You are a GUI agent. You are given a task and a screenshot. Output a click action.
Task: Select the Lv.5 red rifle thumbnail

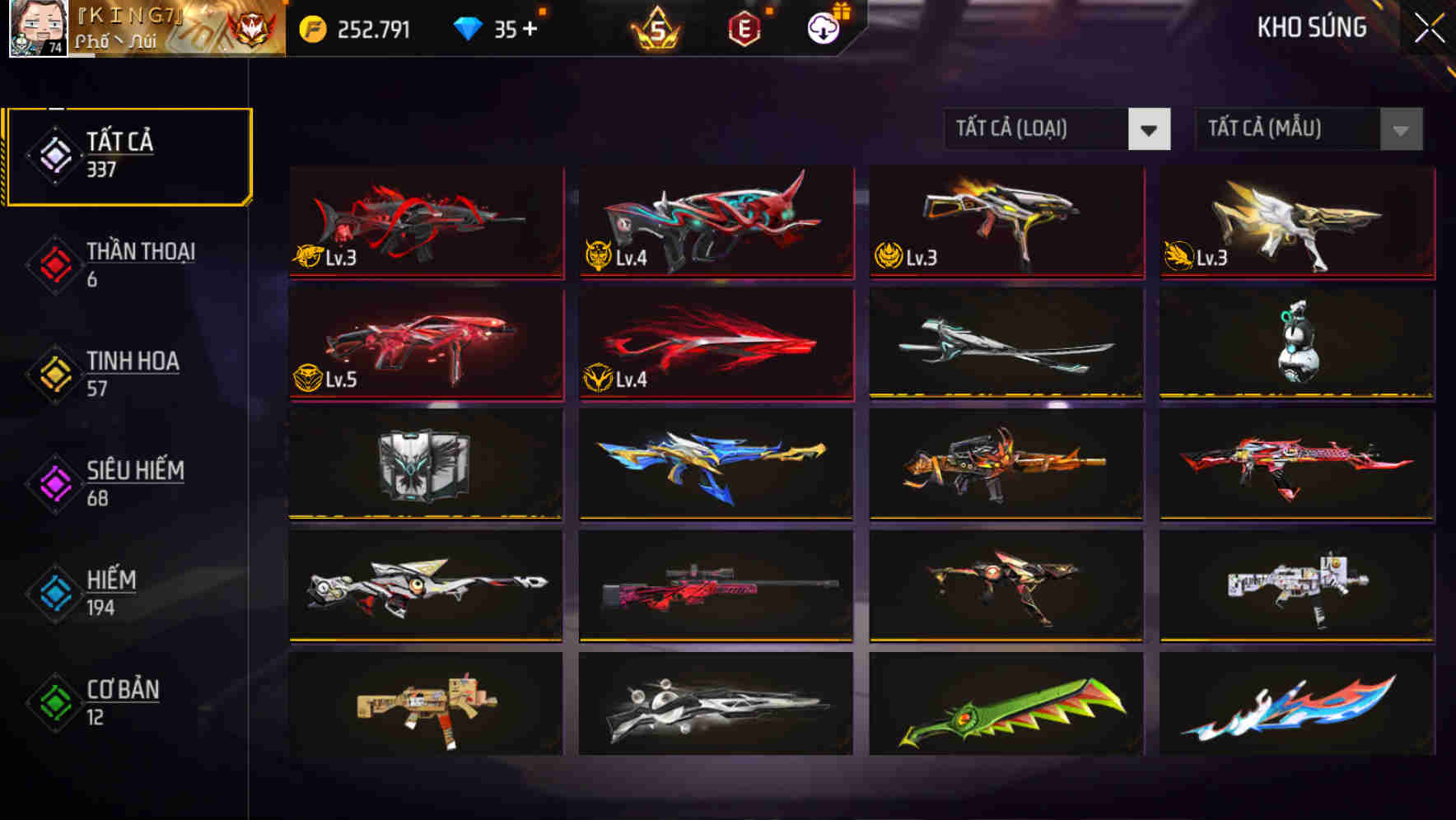point(425,343)
